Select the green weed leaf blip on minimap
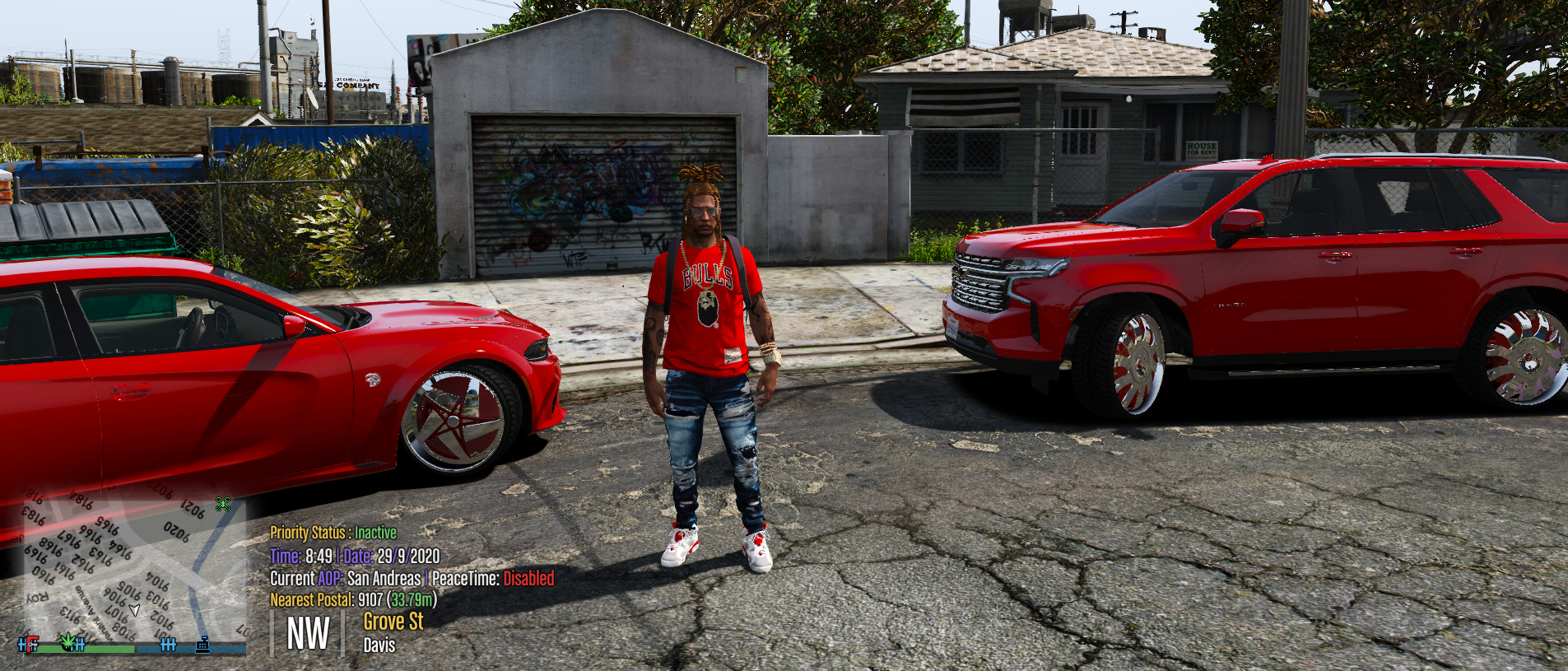The image size is (1568, 671). coord(67,643)
